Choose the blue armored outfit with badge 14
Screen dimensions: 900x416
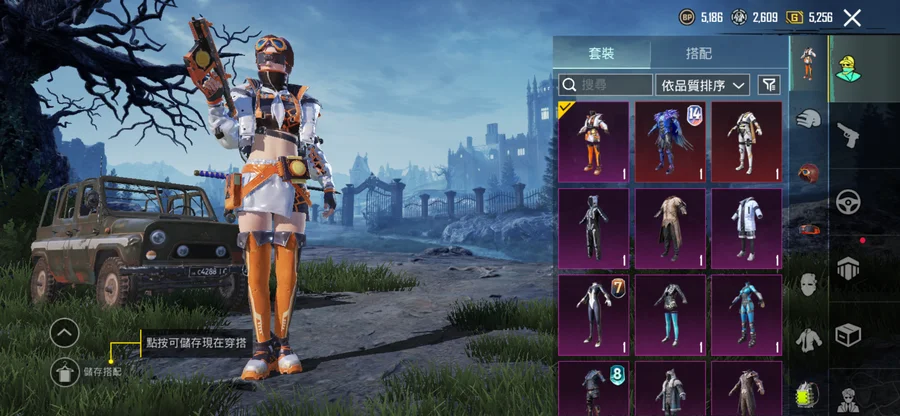click(670, 141)
